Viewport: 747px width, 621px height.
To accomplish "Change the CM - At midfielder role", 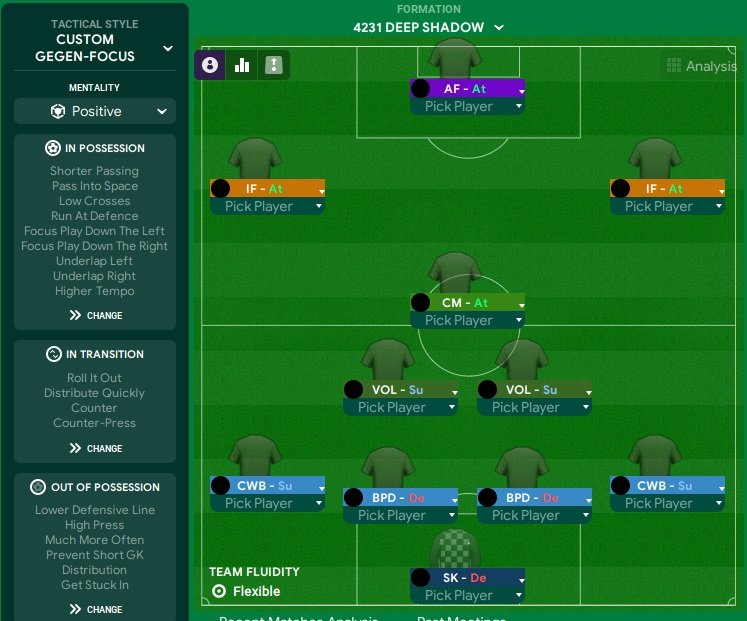I will tap(467, 303).
